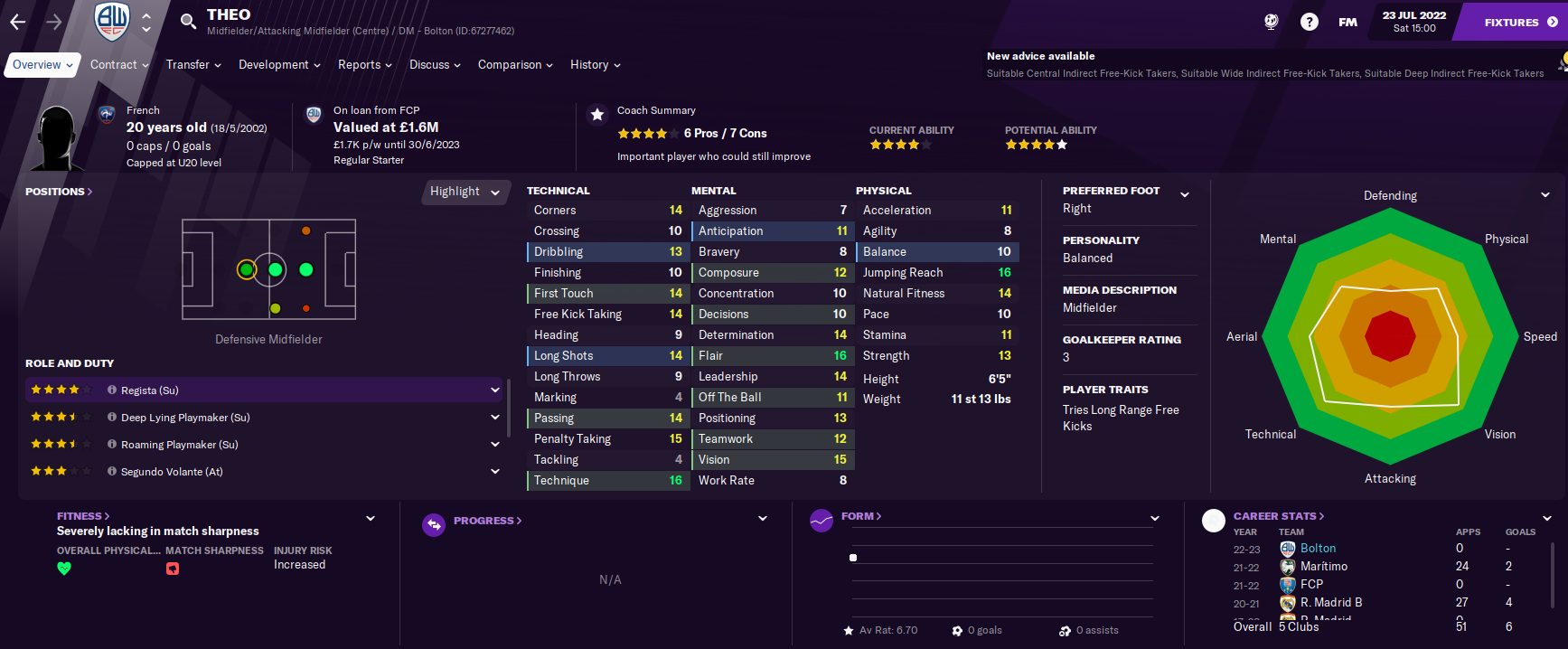Switch to the Development tab
1568x649 pixels.
point(279,65)
